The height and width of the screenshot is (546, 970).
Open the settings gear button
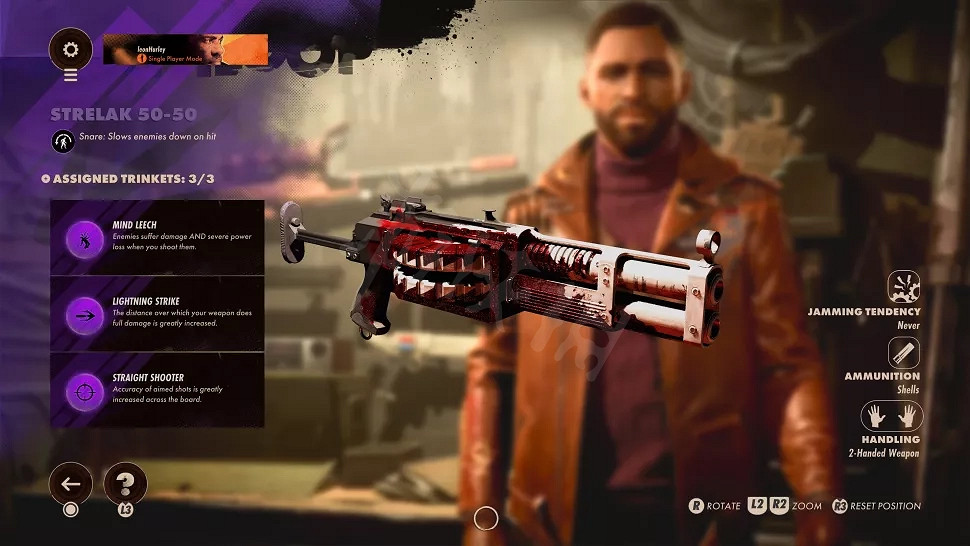pos(70,48)
